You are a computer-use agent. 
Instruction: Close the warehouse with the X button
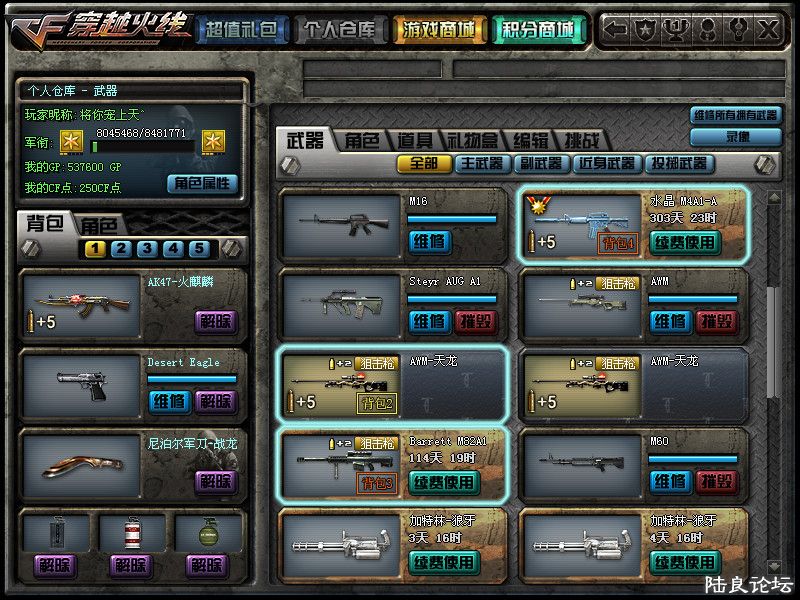768,29
